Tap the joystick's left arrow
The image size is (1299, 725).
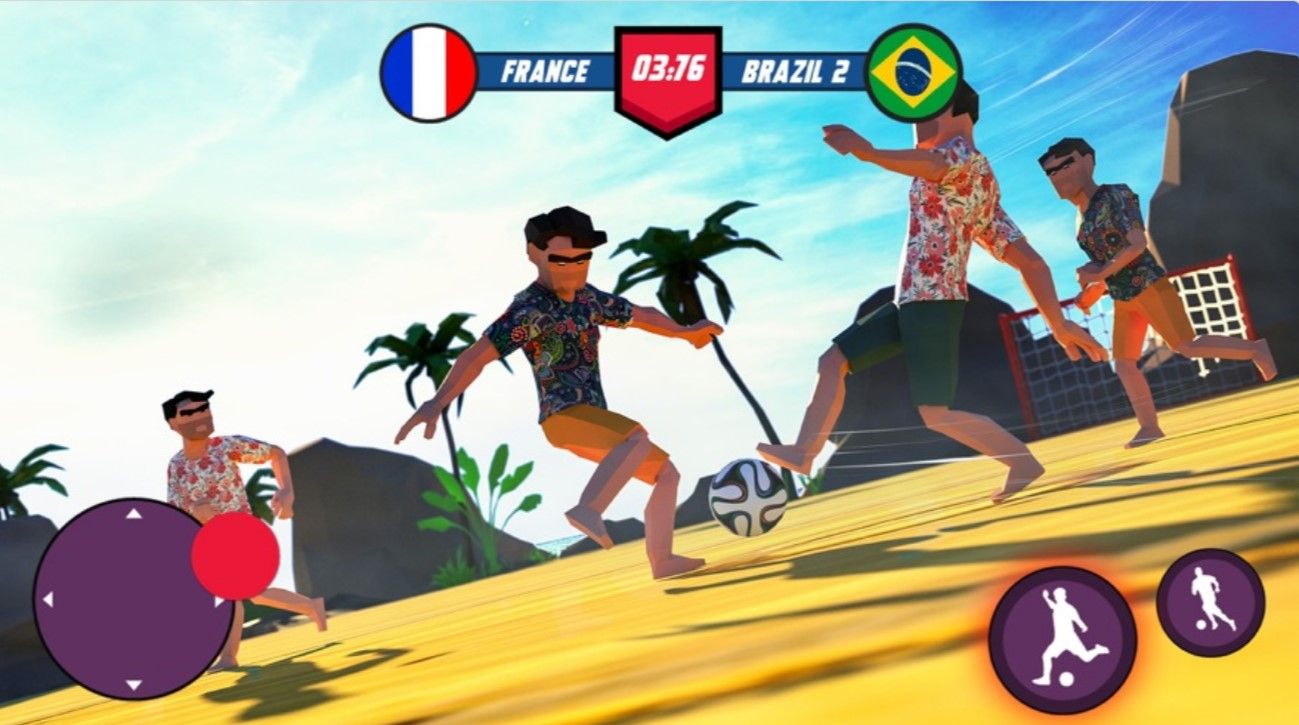coord(46,600)
